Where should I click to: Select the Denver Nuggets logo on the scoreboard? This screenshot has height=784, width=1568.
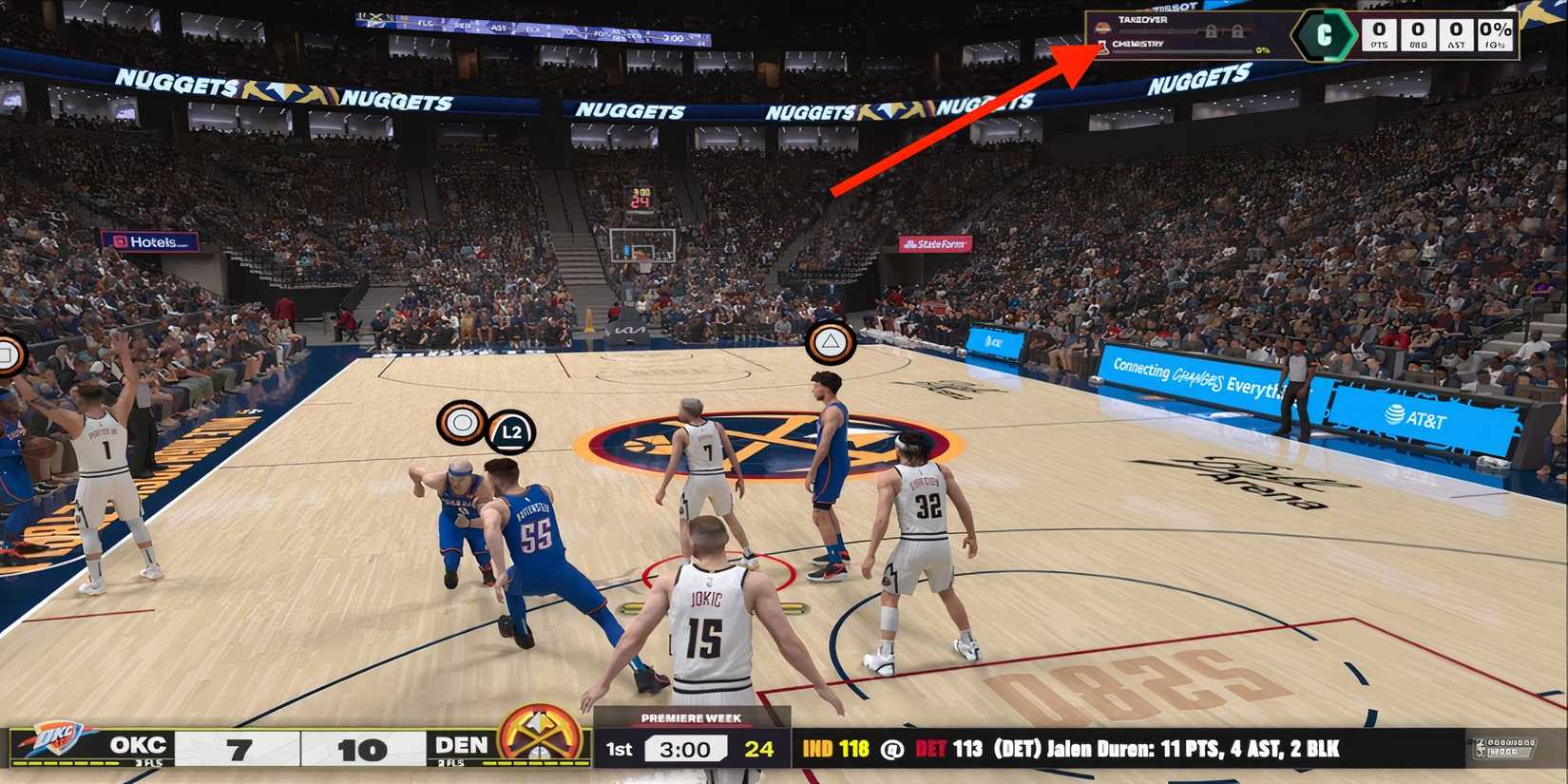pyautogui.click(x=539, y=735)
